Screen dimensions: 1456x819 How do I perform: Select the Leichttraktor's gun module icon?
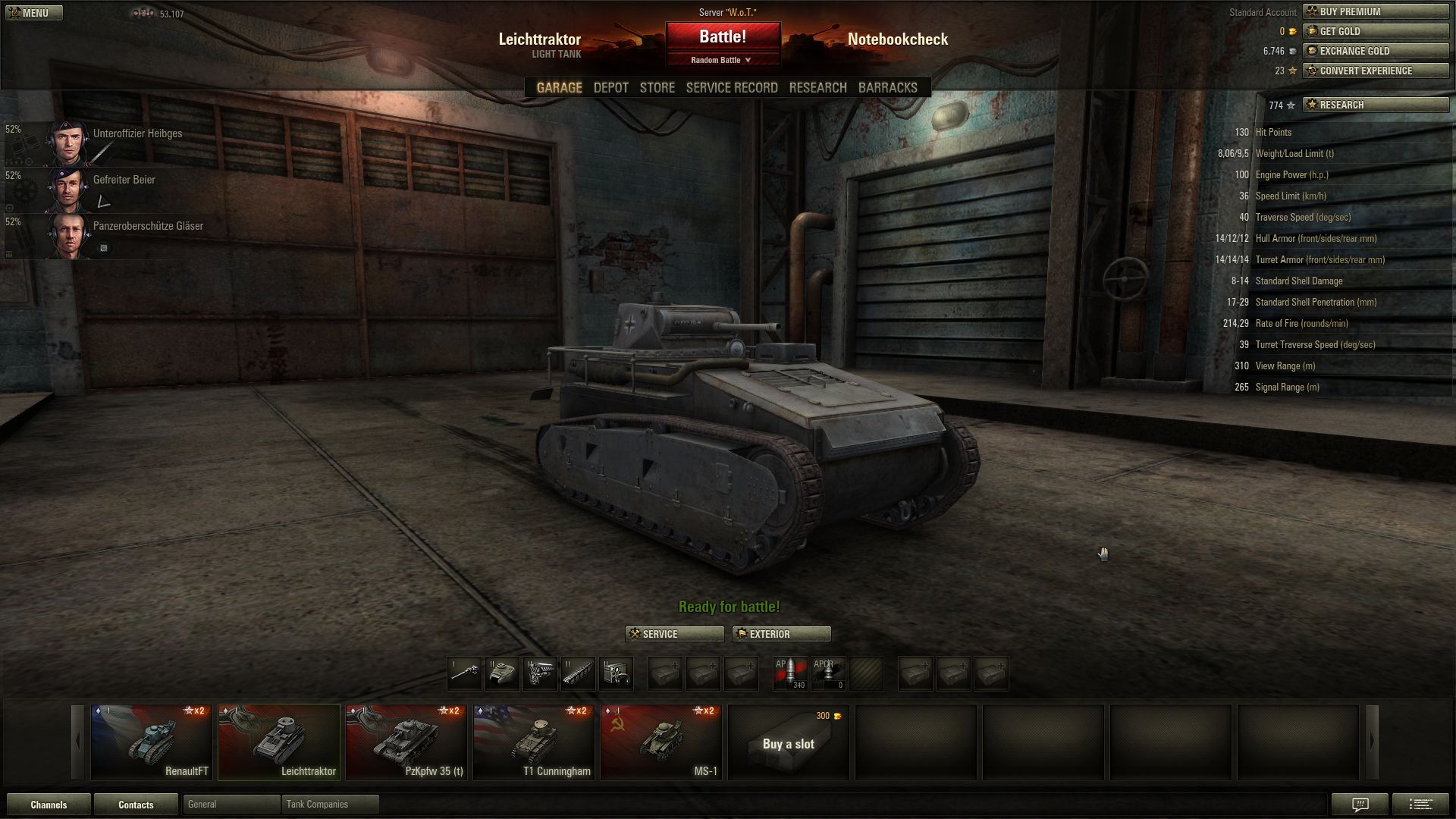(464, 673)
